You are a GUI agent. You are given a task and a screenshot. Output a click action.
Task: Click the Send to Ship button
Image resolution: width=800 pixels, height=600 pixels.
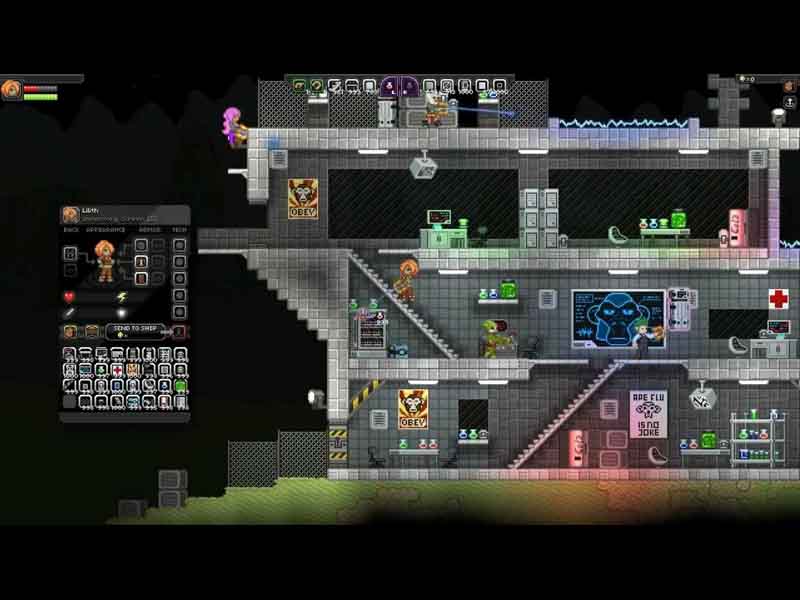(136, 330)
